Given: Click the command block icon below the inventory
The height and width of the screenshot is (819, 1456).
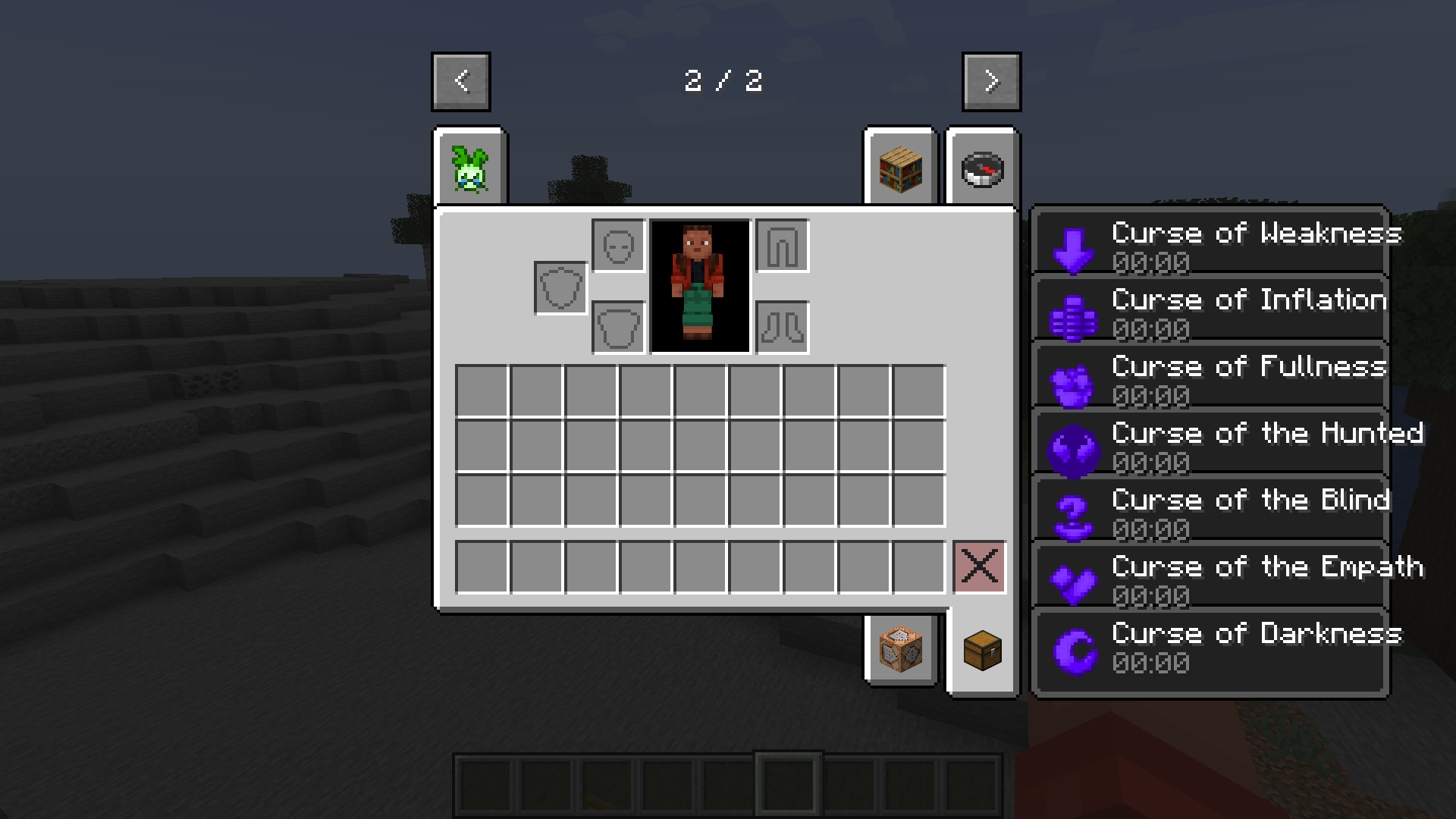Looking at the screenshot, I should [x=899, y=651].
